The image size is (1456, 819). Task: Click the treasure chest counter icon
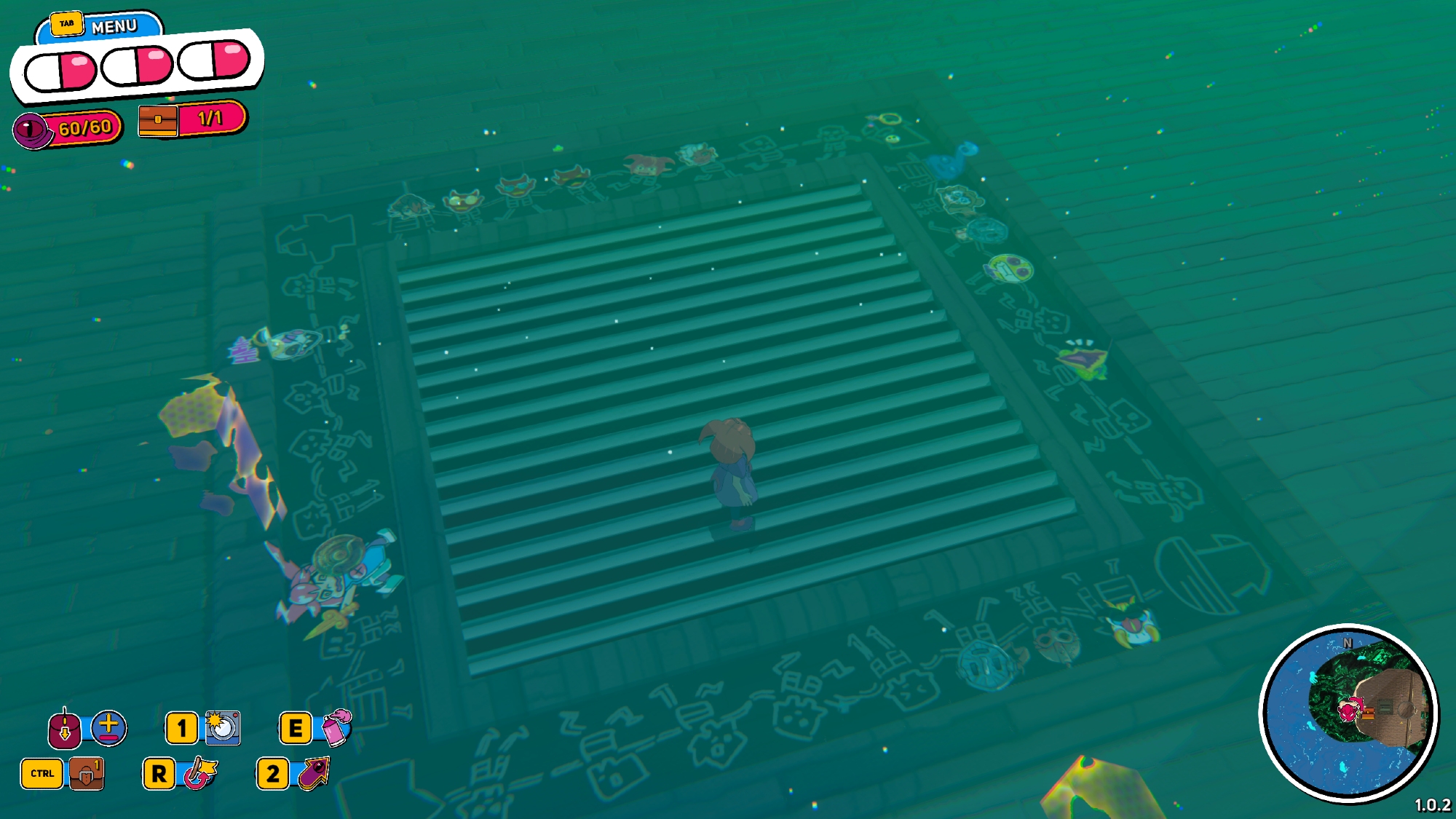pyautogui.click(x=157, y=120)
